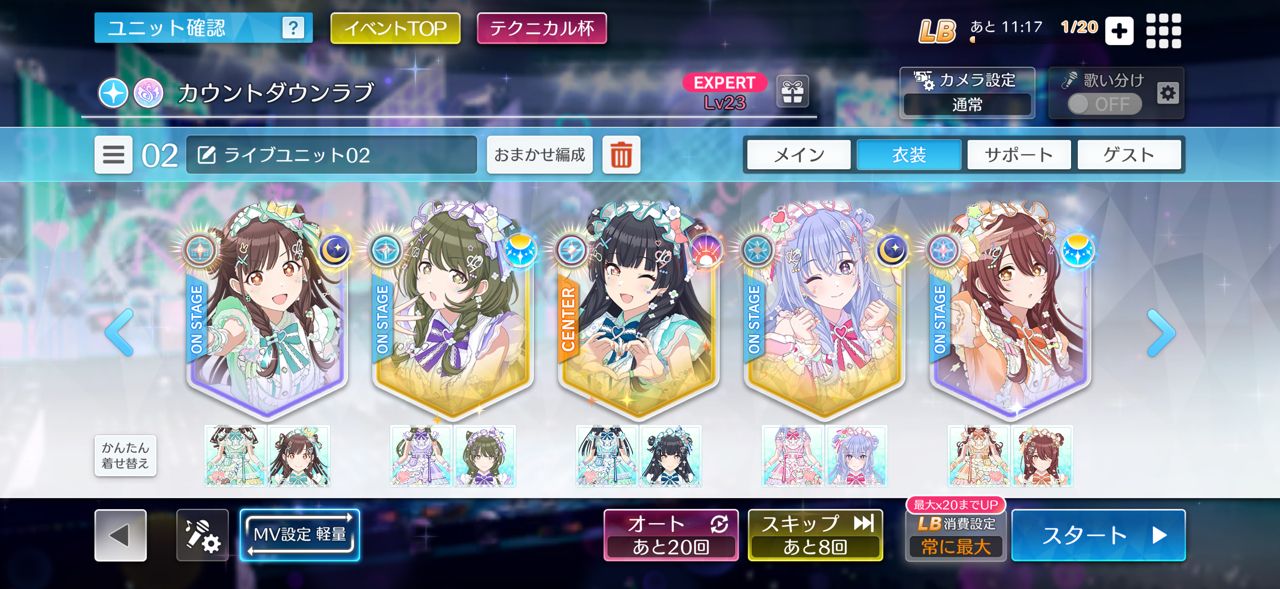The width and height of the screenshot is (1280, 589).
Task: Go to イベントTOP
Action: (x=395, y=28)
